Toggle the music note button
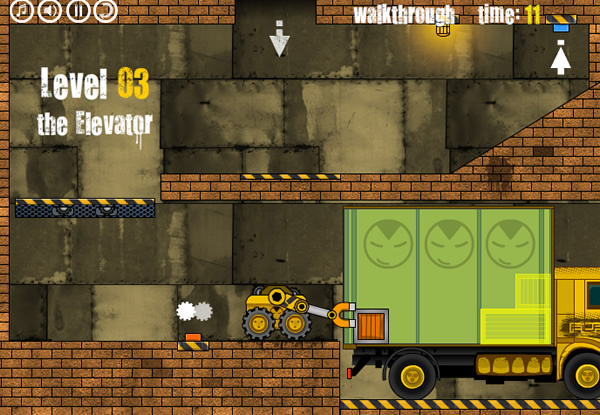Screen dimensions: 600x415 pos(22,11)
